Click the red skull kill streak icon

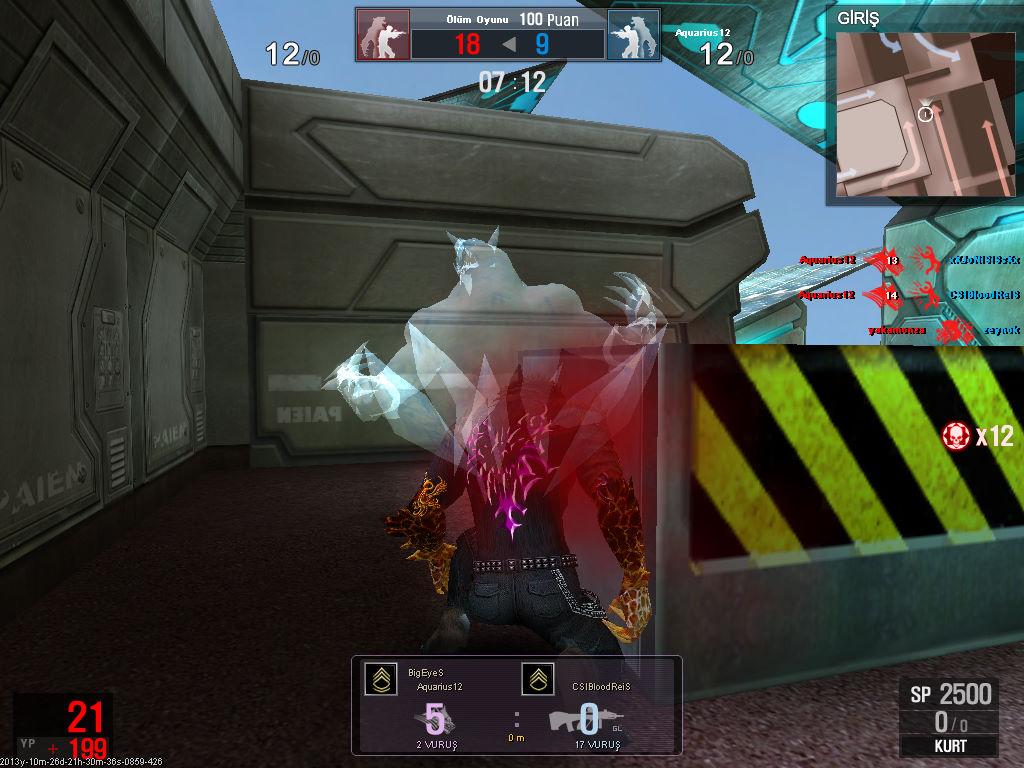tap(957, 435)
